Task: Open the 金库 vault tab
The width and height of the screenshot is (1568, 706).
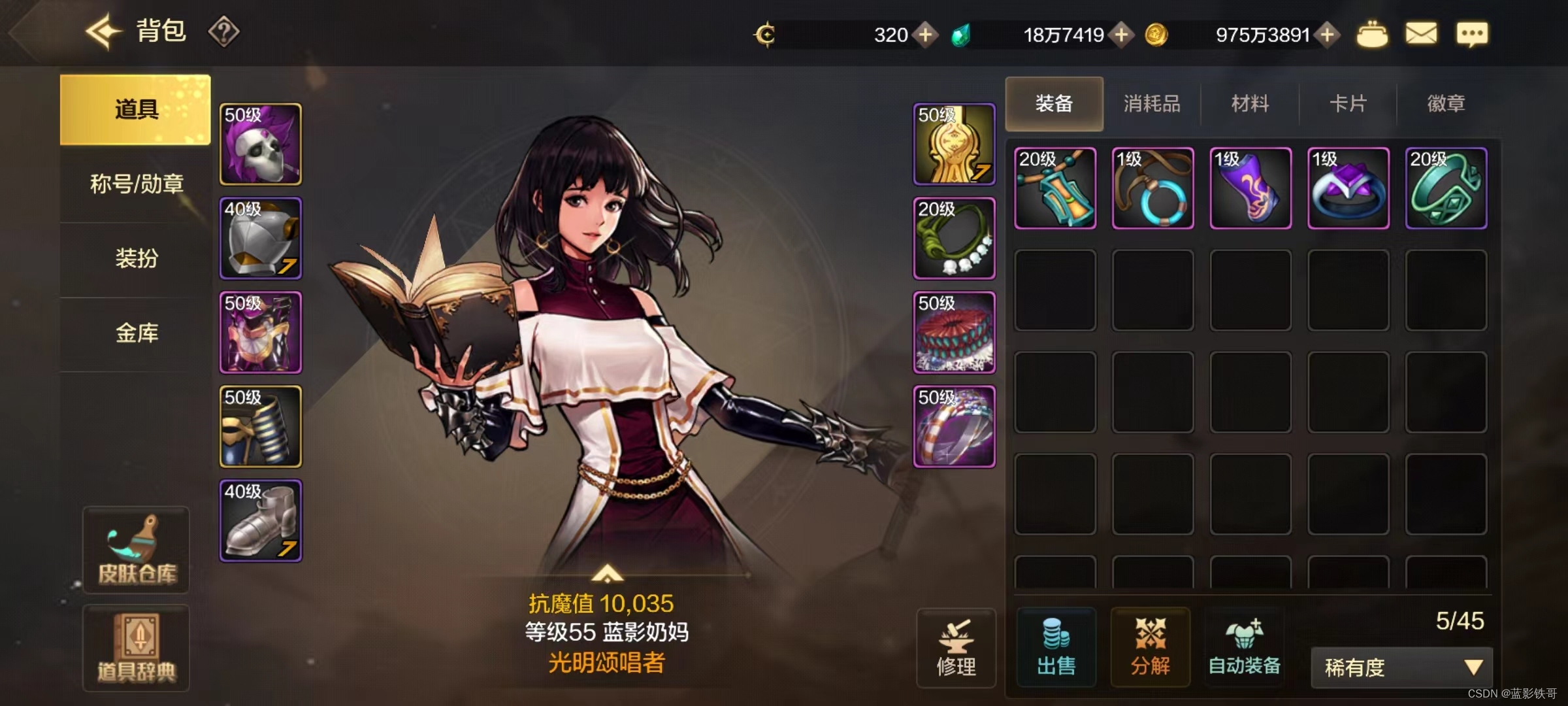Action: click(136, 333)
